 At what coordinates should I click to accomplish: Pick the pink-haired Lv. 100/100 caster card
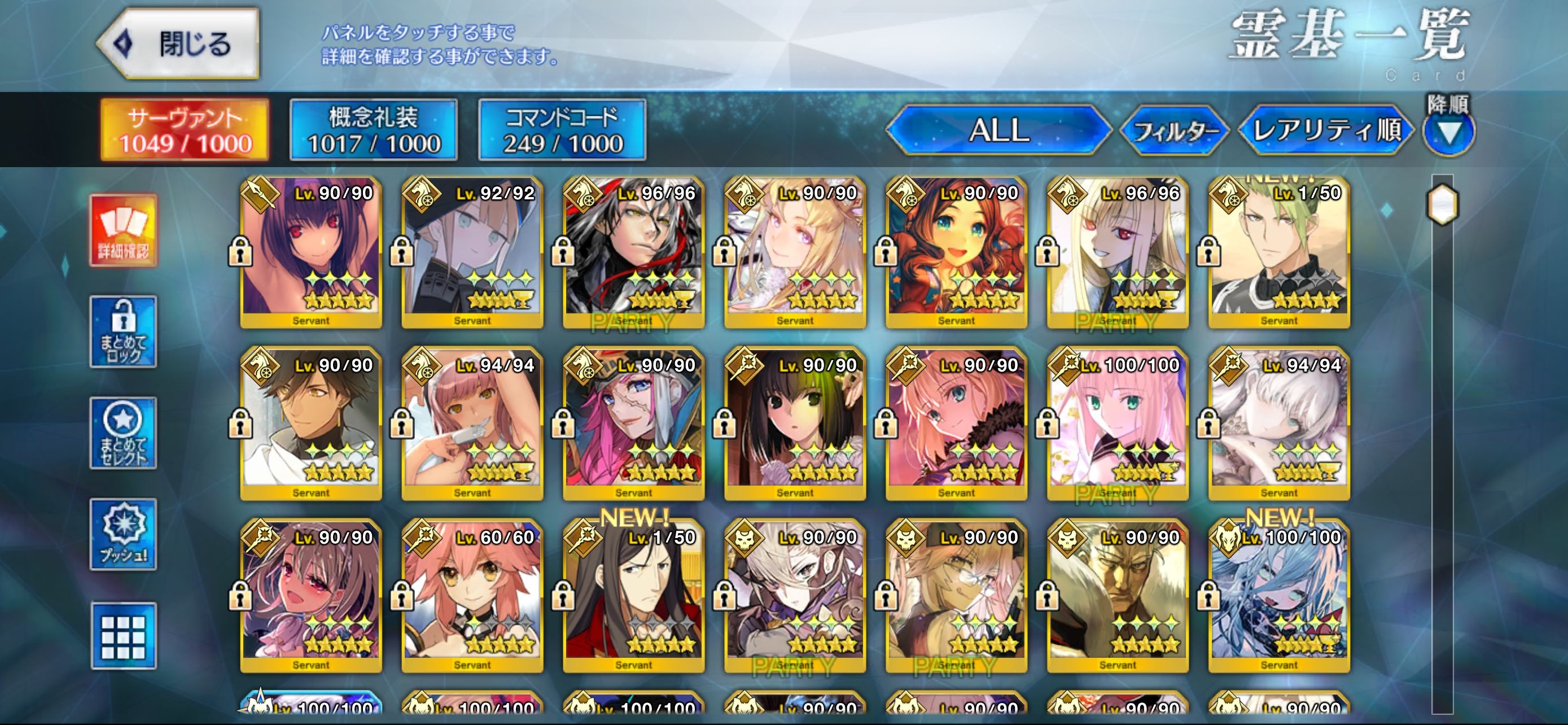tap(1118, 424)
